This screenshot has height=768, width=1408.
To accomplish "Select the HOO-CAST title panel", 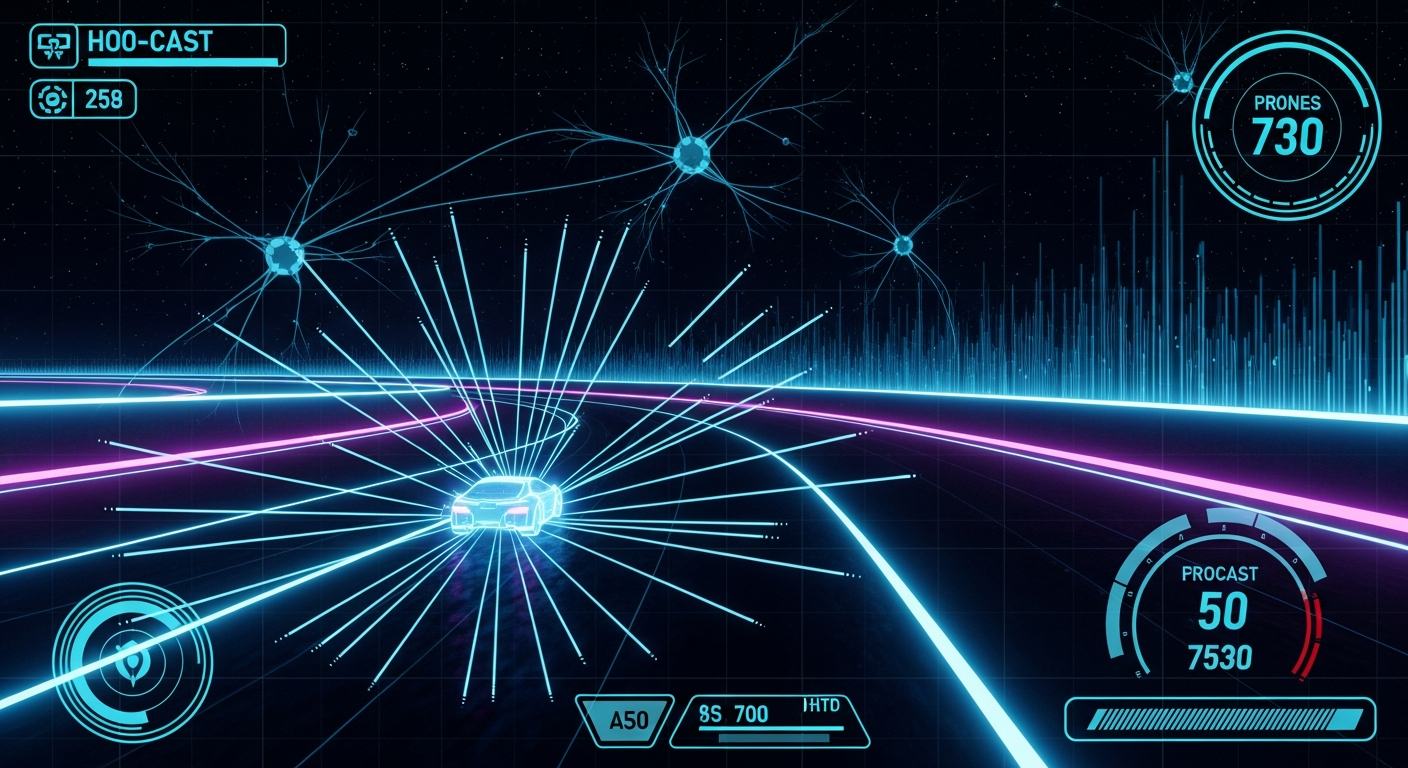I will 182,46.
